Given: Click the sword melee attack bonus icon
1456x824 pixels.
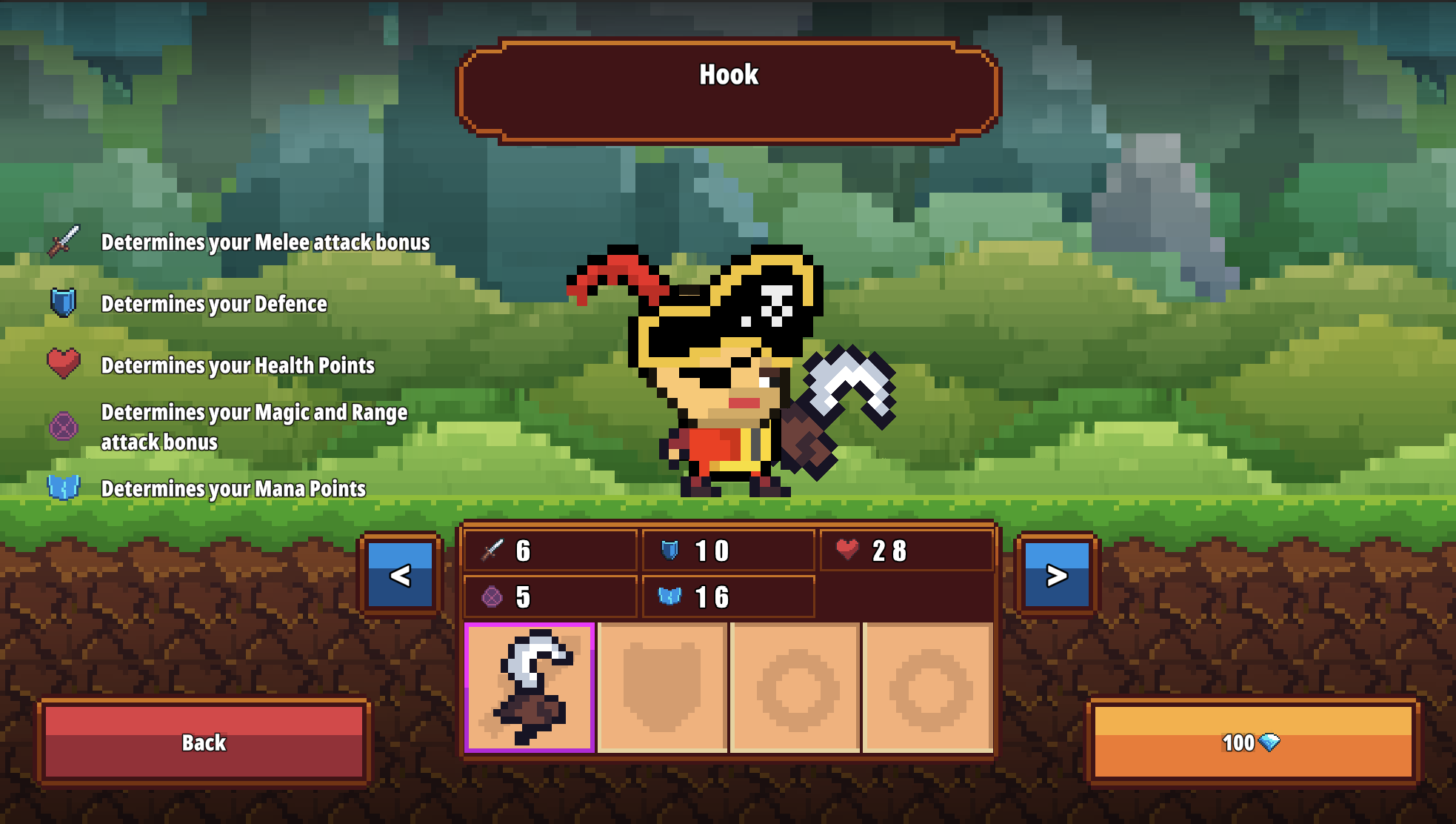Looking at the screenshot, I should pos(64,241).
